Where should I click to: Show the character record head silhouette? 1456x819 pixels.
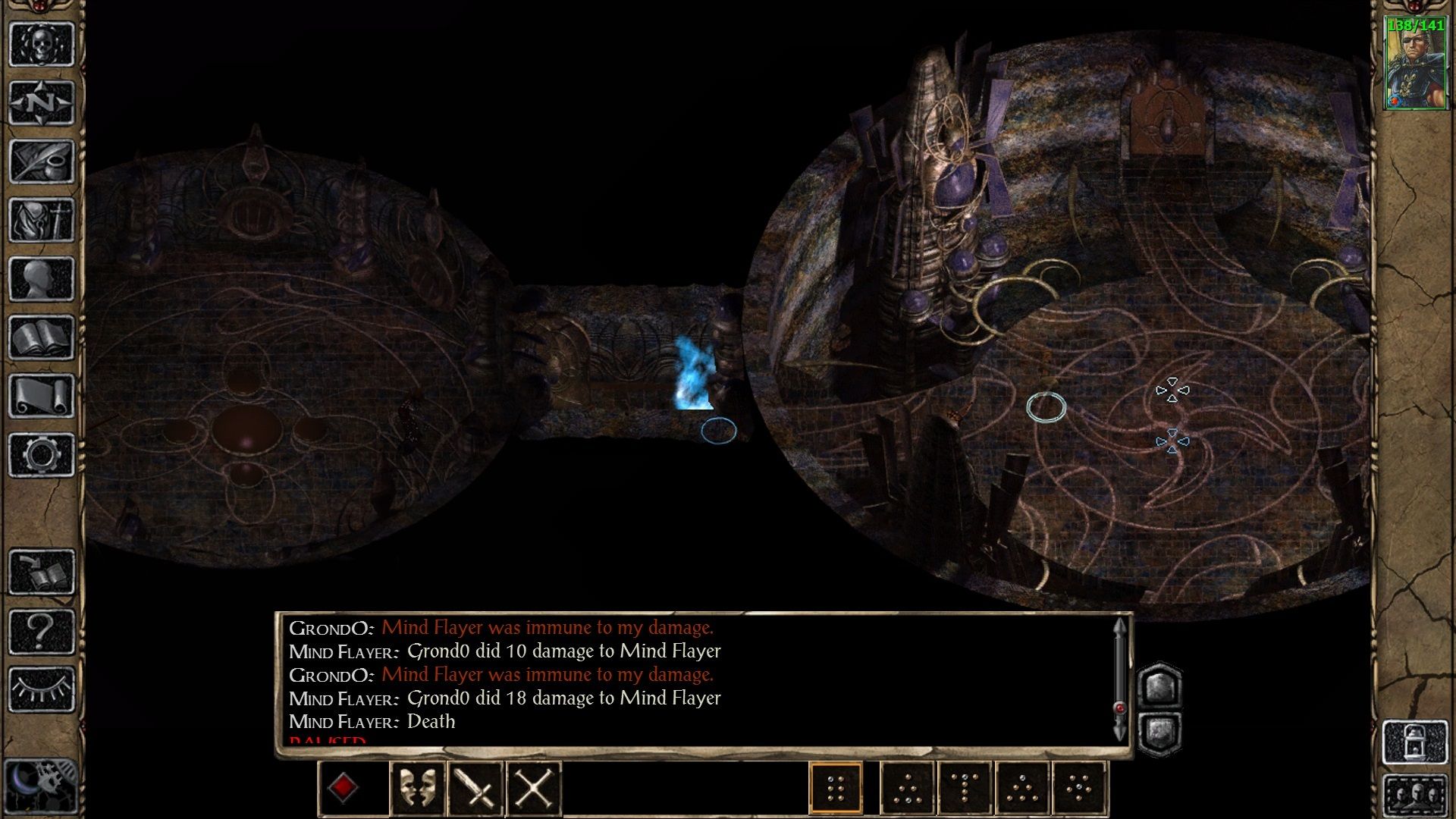coord(42,278)
